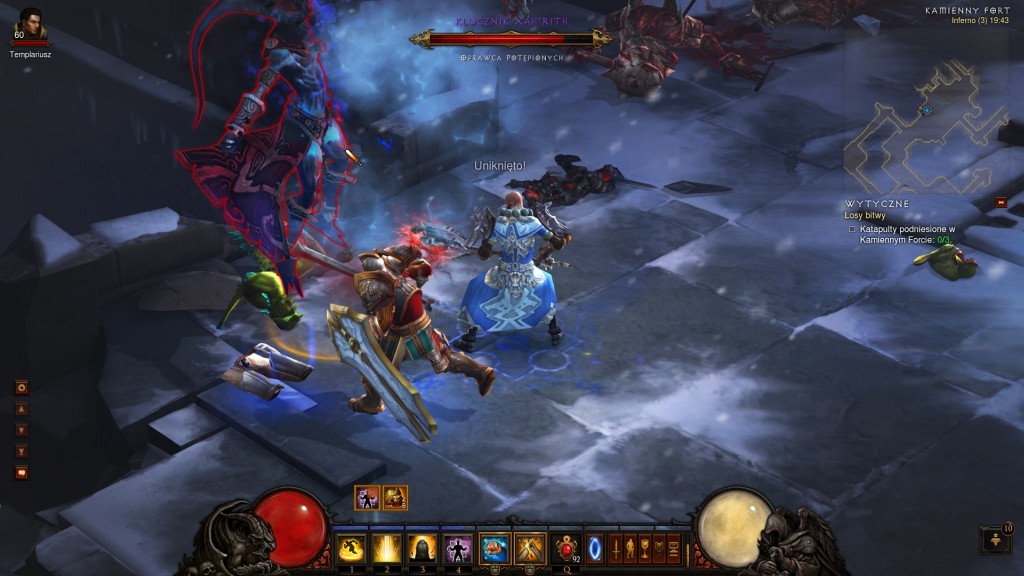Cast the golden light beam skill

[x=386, y=549]
